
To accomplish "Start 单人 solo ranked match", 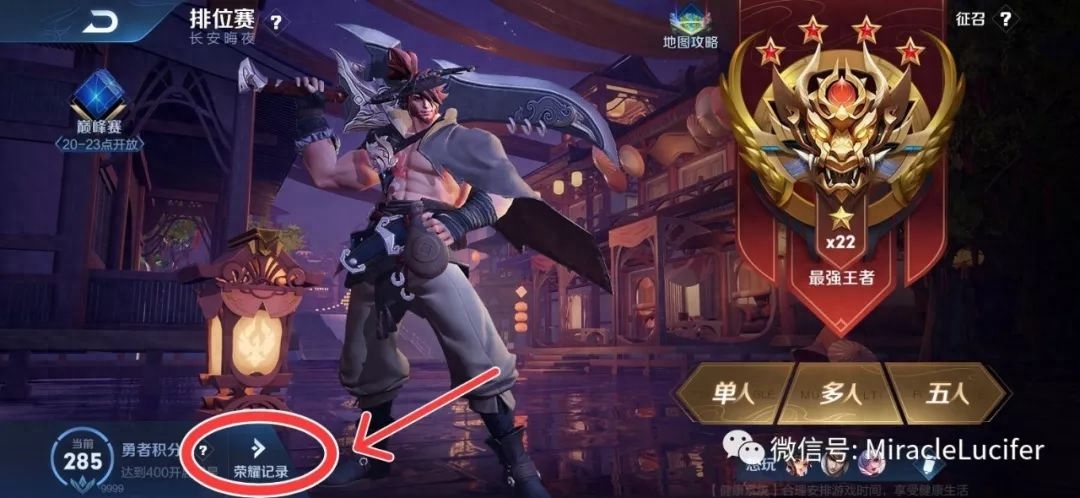I will tap(732, 394).
